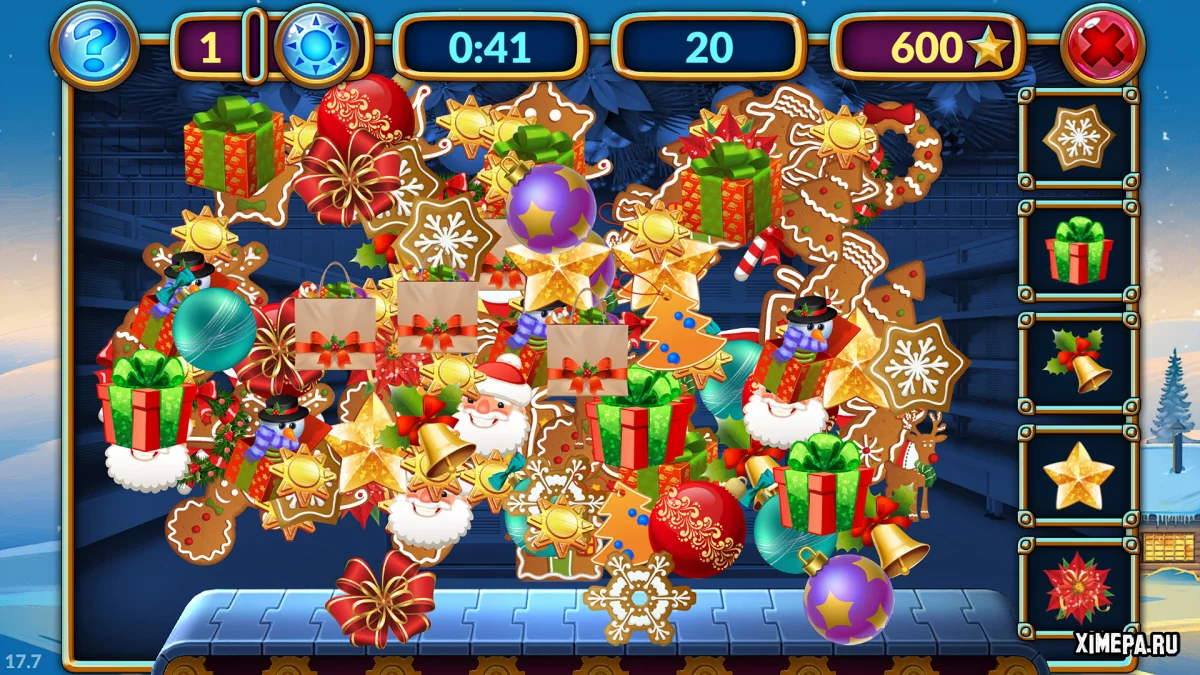This screenshot has width=1200, height=675.
Task: Select the green gift box target slot
Action: coord(1078,251)
